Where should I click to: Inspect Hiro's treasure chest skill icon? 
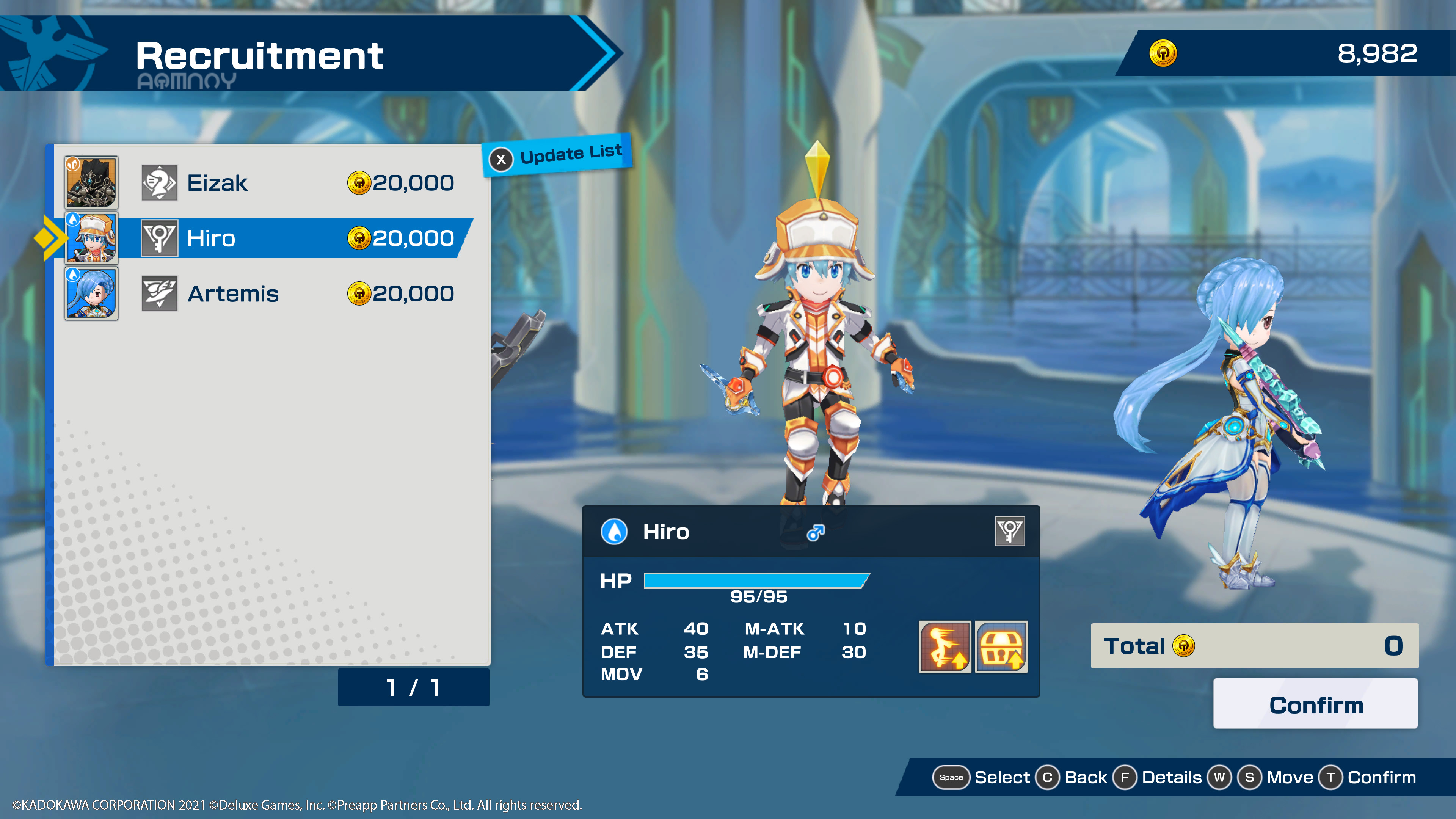[x=1001, y=646]
